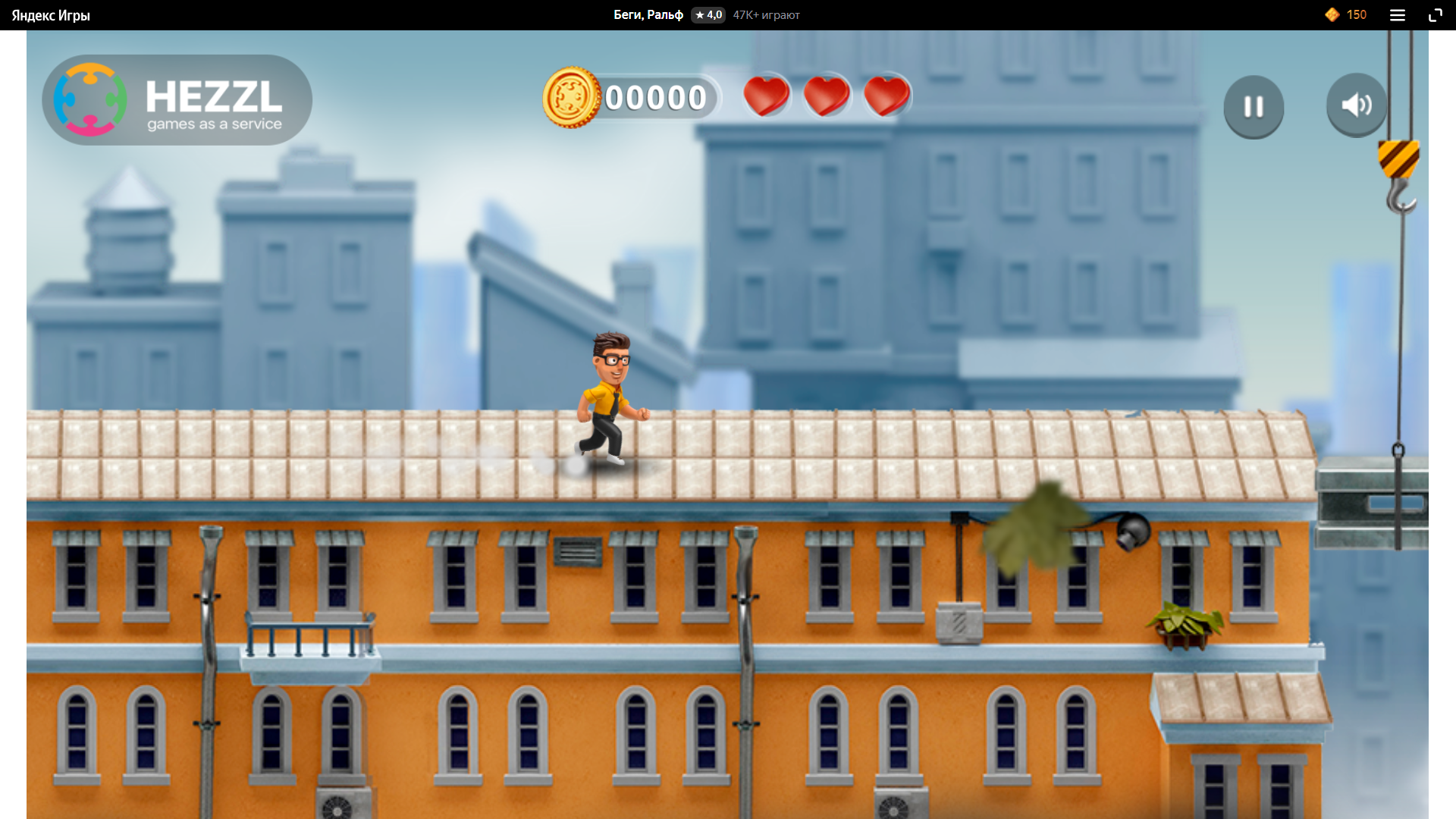The height and width of the screenshot is (819, 1456).
Task: Open game options via three-line icon
Action: (1398, 14)
